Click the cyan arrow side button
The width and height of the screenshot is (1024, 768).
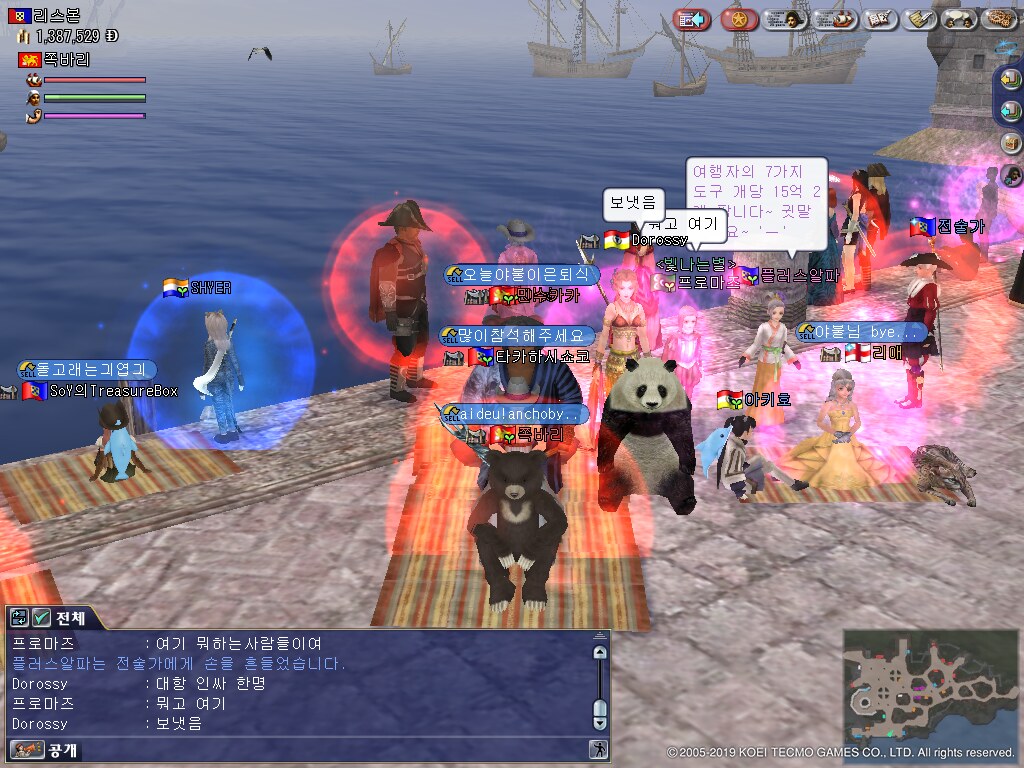[x=1011, y=110]
